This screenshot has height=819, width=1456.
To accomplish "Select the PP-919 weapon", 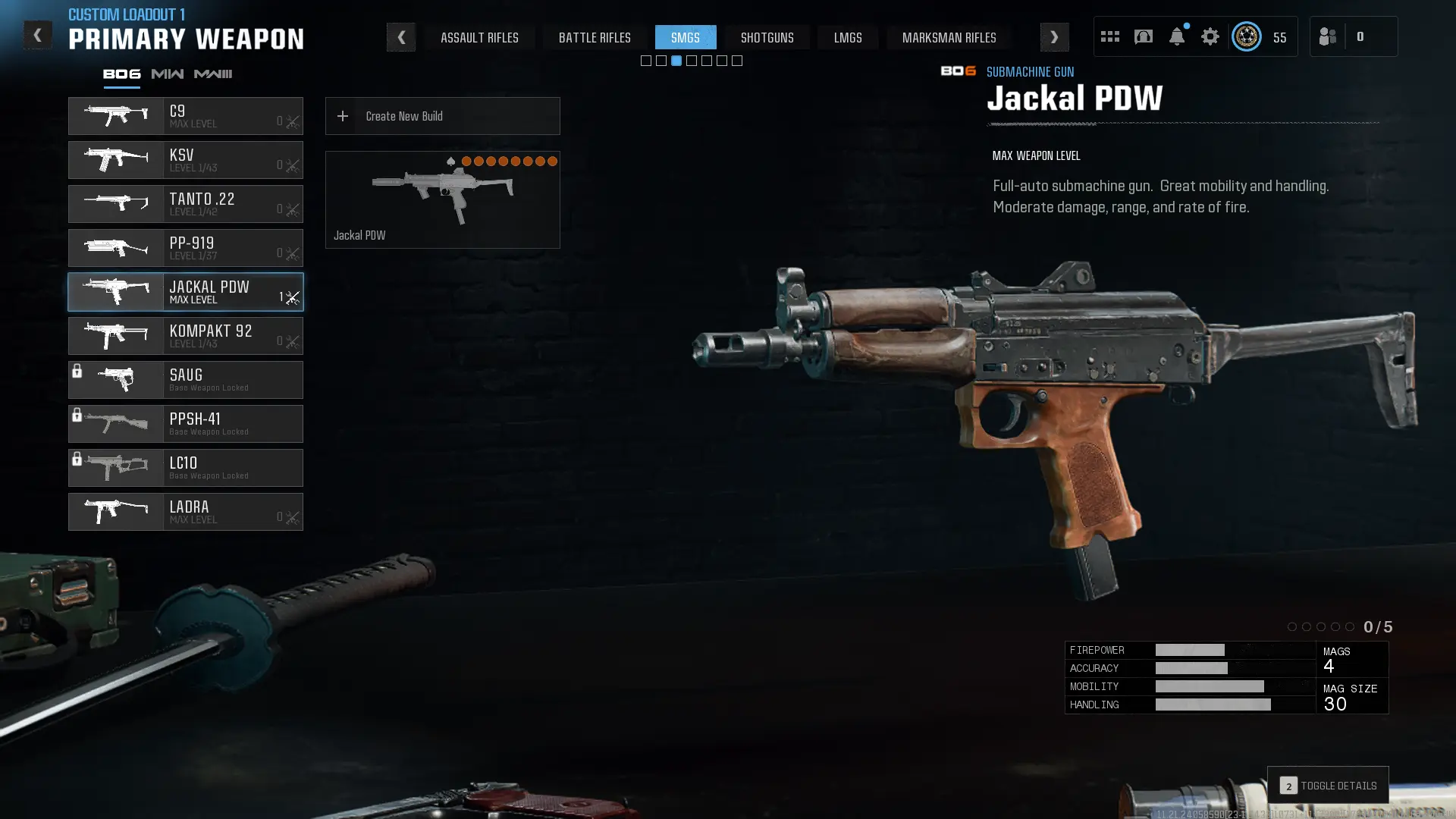I will coord(186,248).
